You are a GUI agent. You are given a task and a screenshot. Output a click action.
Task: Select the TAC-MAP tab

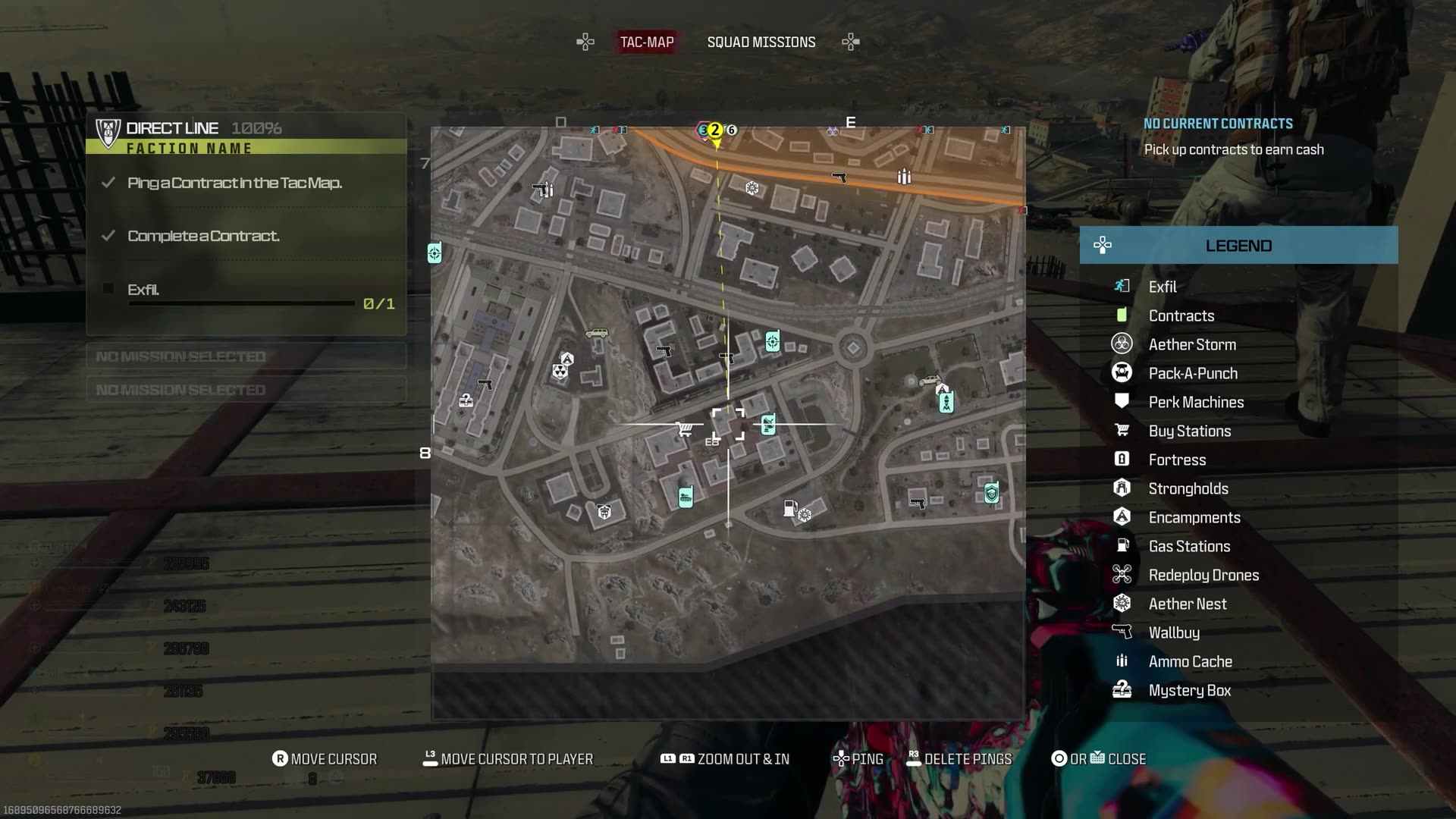(647, 42)
